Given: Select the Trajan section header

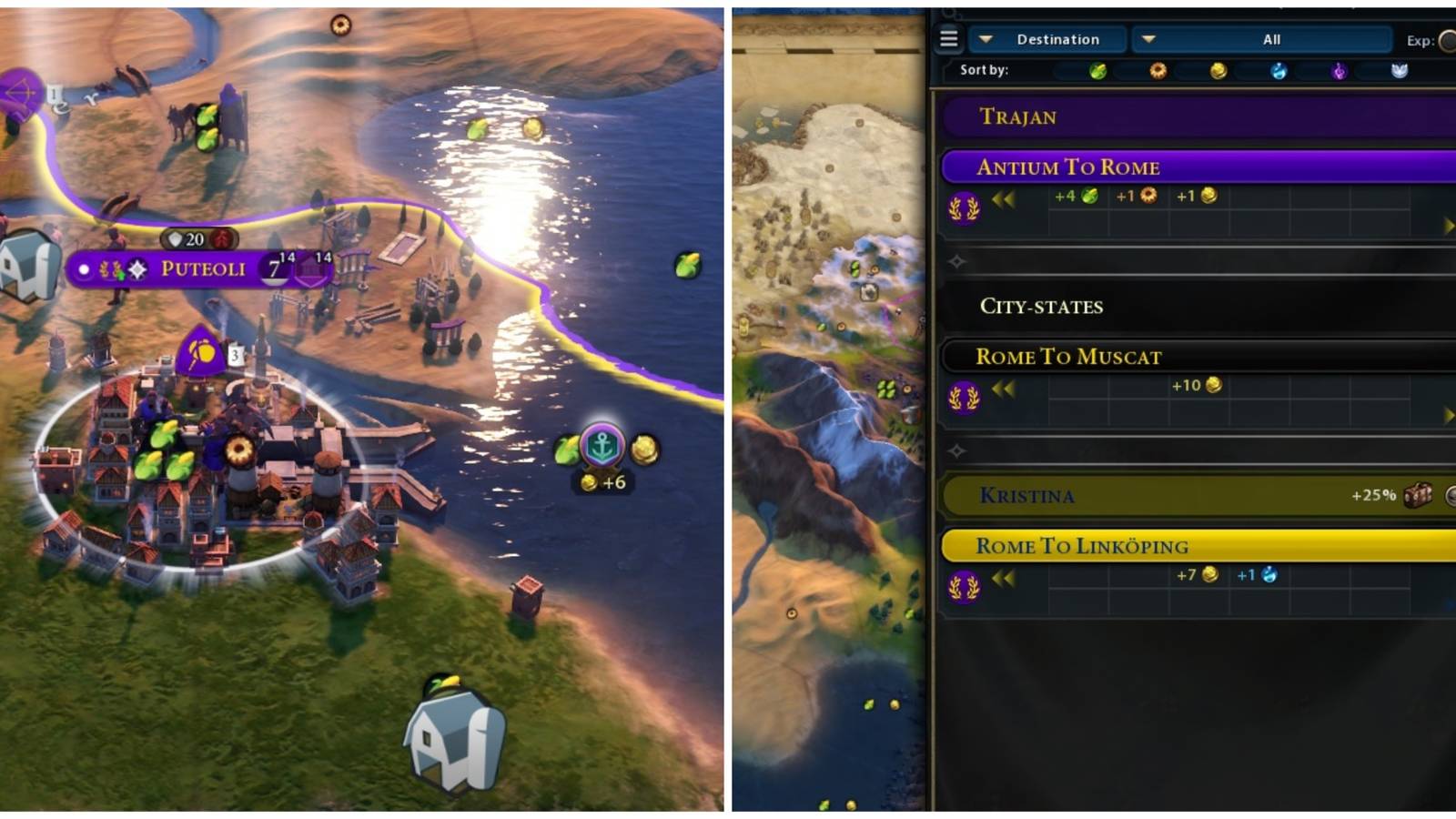Looking at the screenshot, I should click(x=1020, y=116).
